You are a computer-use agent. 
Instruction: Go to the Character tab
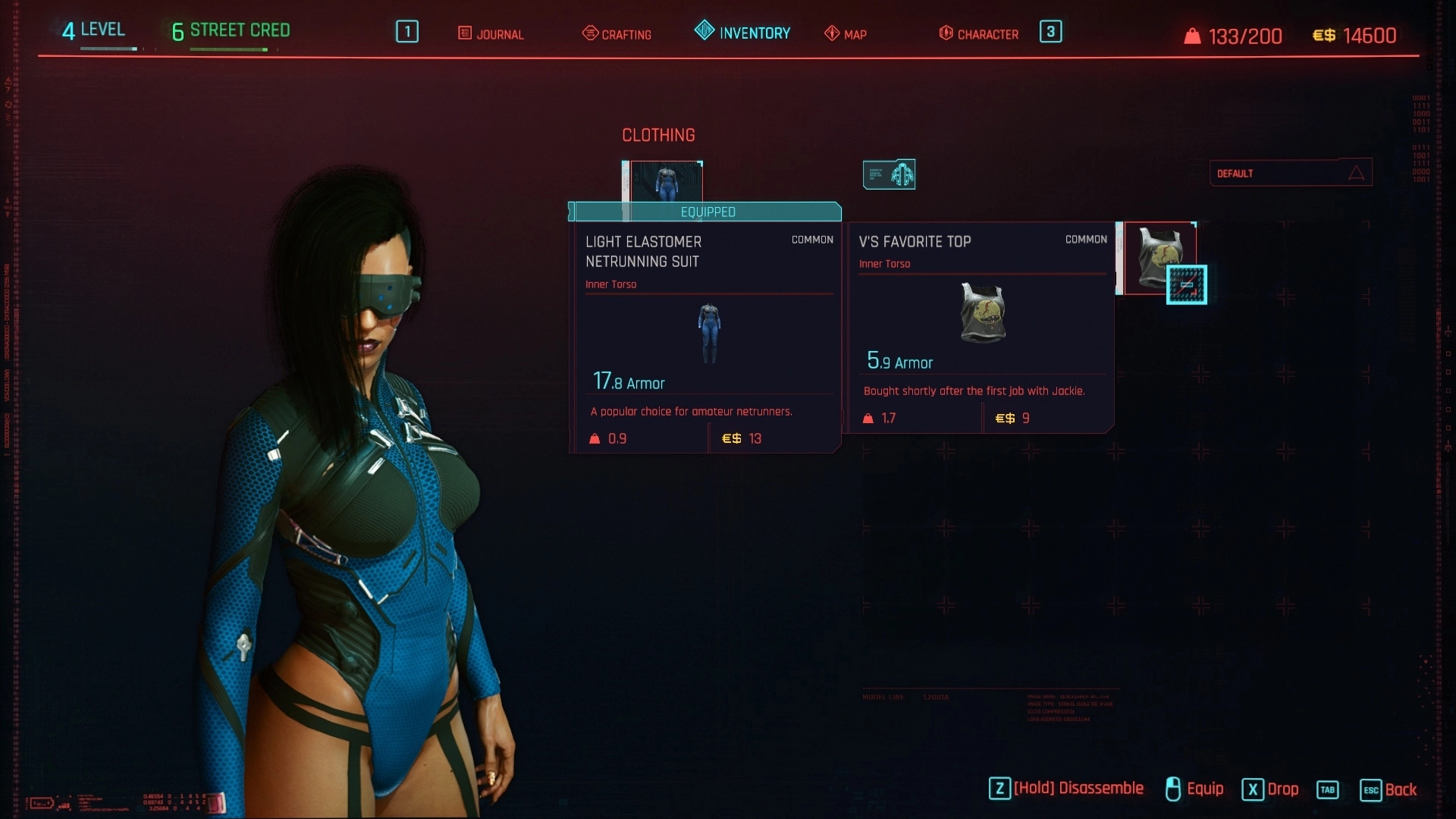pos(979,34)
